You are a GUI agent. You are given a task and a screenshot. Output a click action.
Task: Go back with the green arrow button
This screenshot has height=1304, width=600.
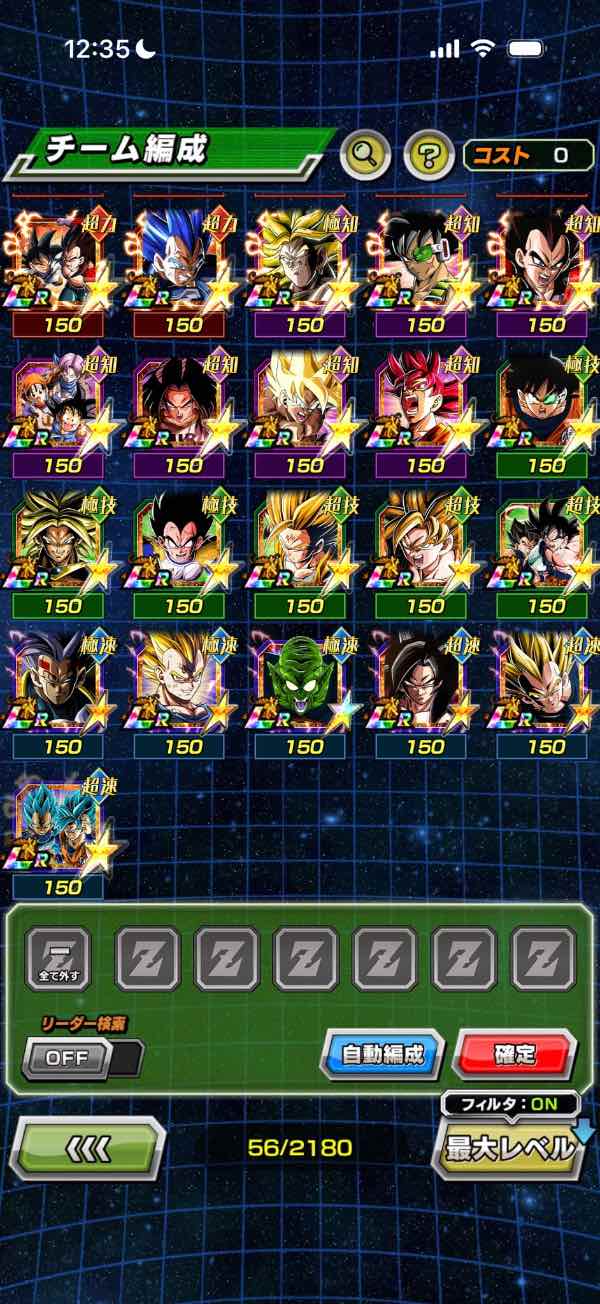coord(87,1148)
